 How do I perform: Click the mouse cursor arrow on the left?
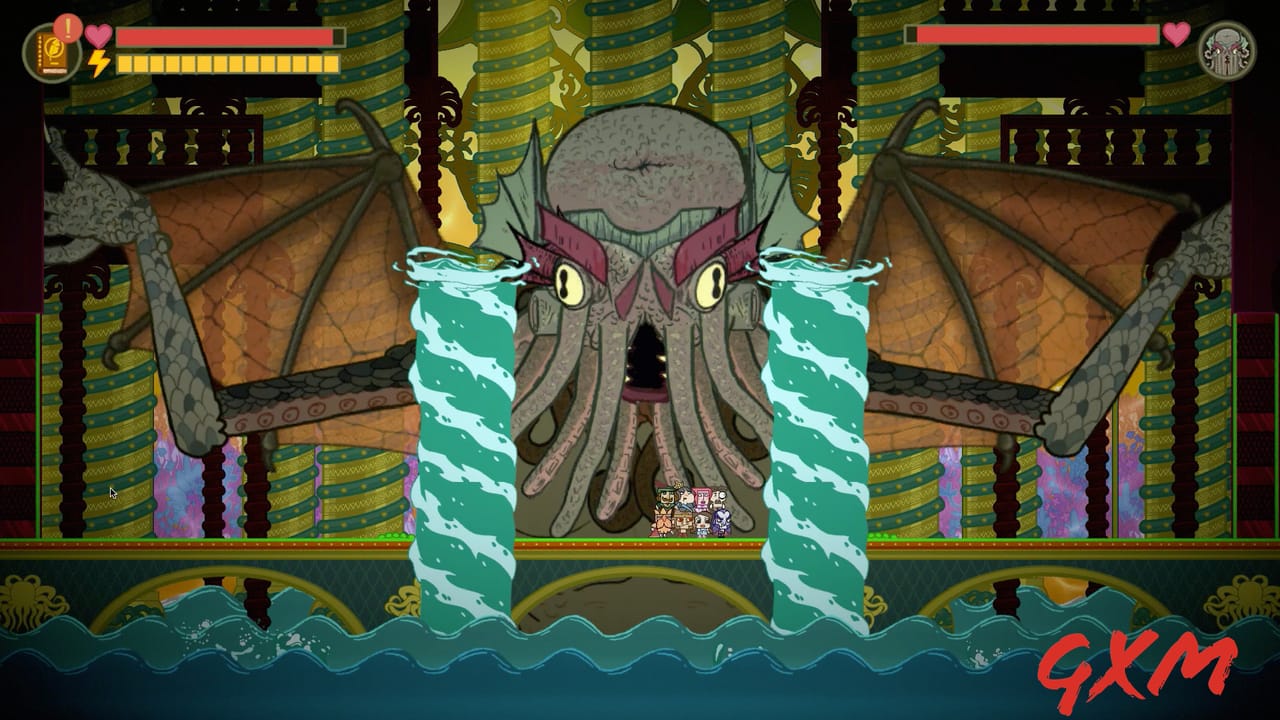(x=112, y=492)
